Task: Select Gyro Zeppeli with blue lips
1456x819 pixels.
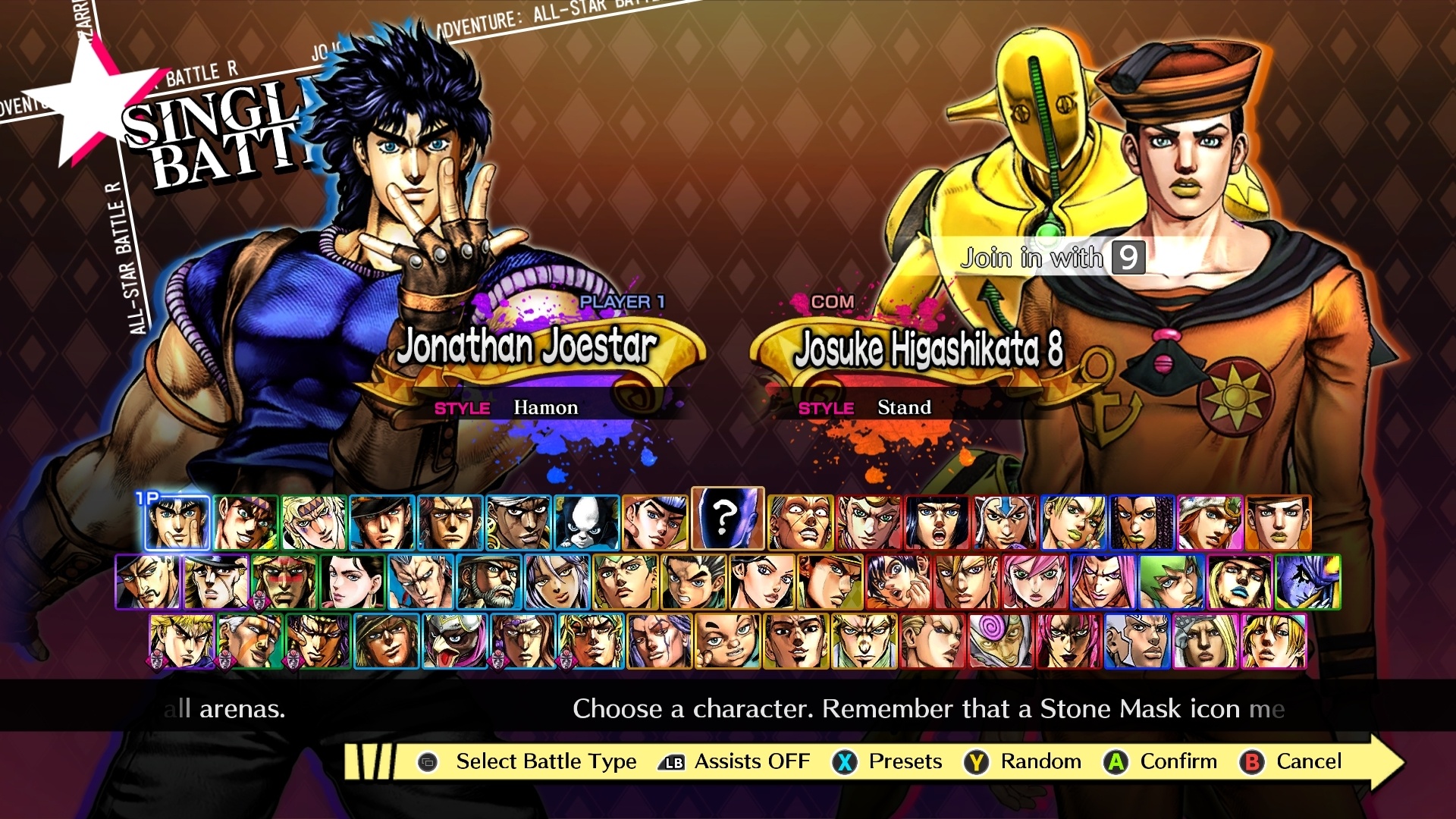Action: tap(1239, 582)
